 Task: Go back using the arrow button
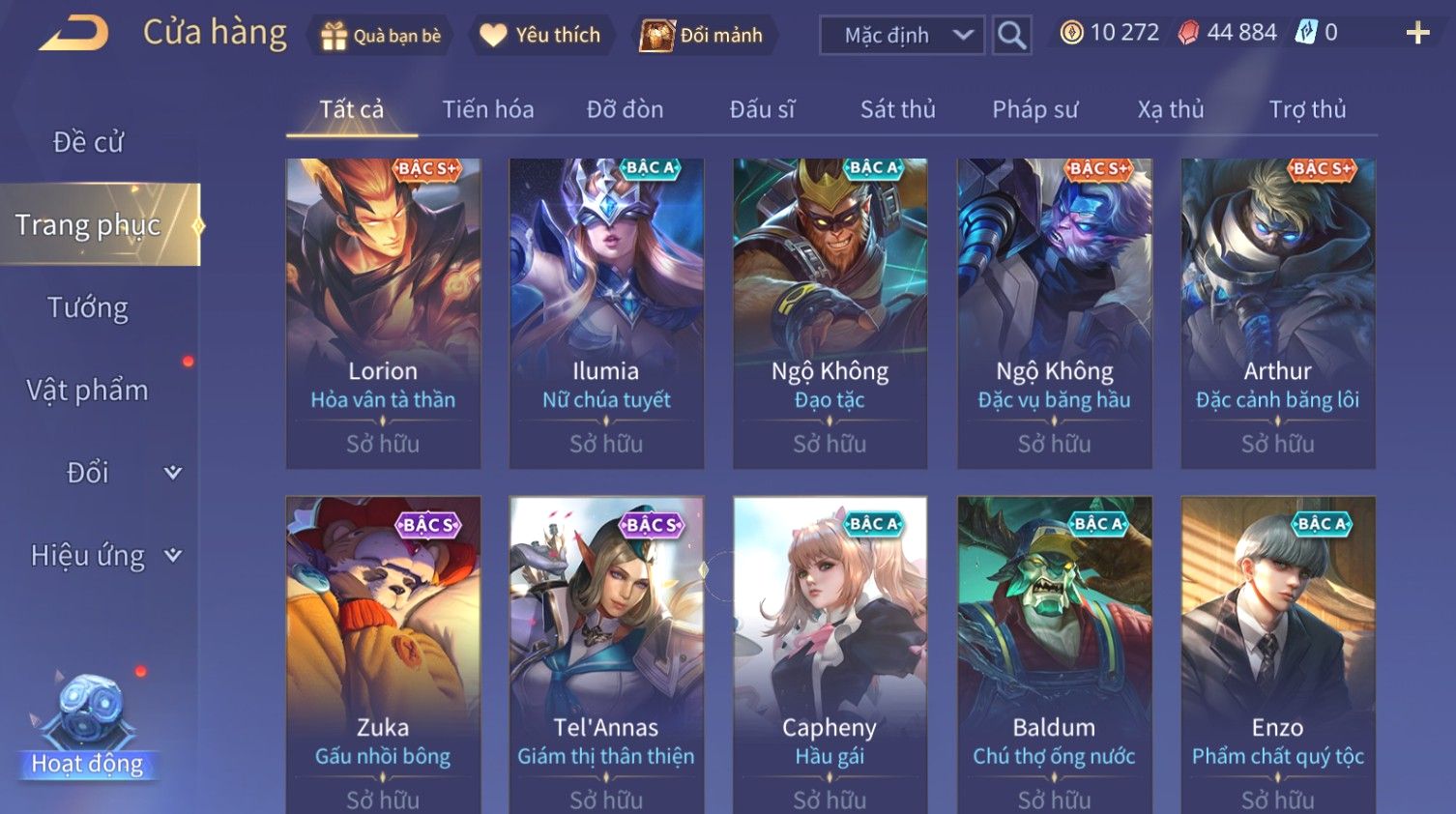pos(73,34)
